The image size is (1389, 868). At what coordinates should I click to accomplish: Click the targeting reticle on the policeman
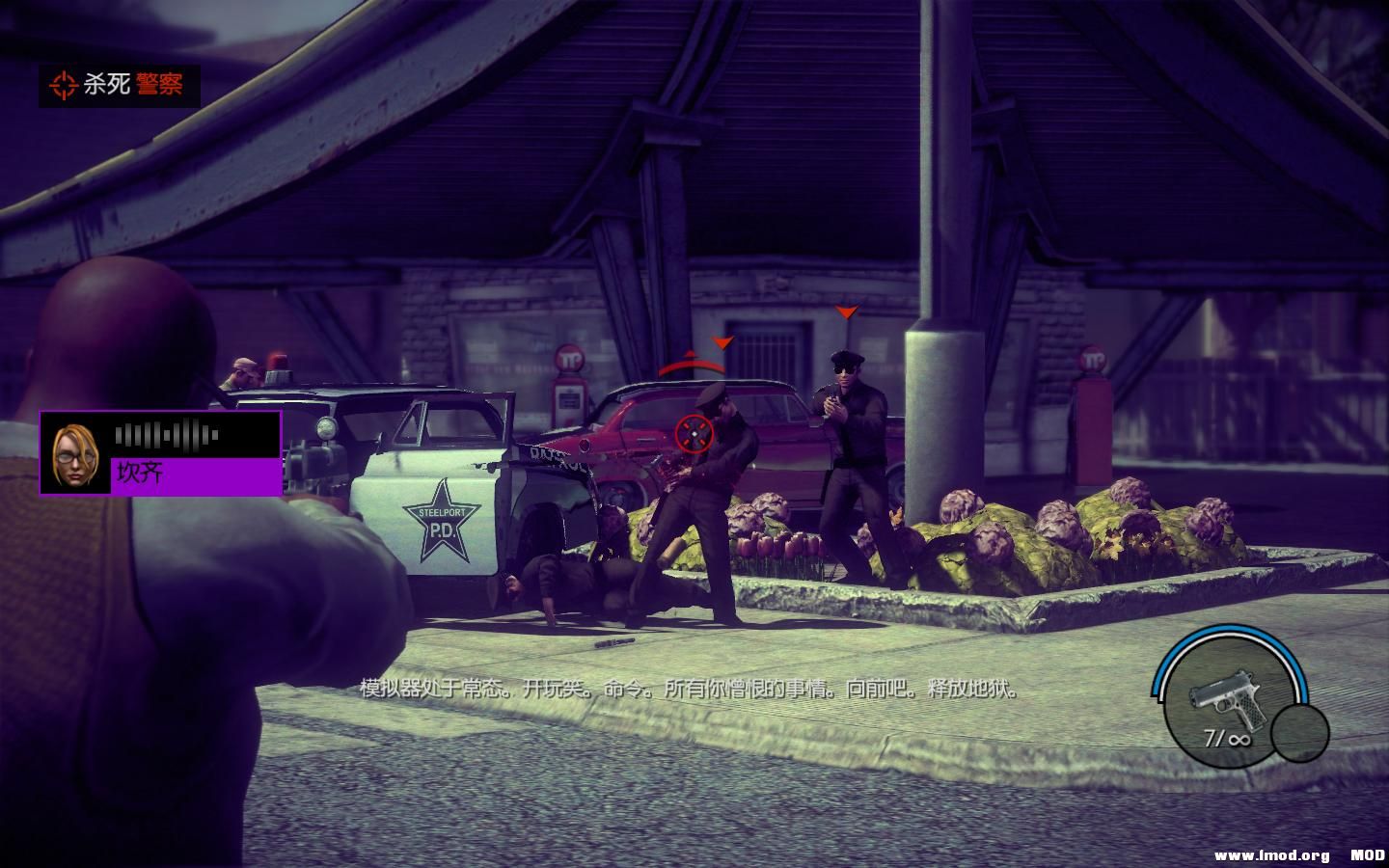tap(696, 433)
